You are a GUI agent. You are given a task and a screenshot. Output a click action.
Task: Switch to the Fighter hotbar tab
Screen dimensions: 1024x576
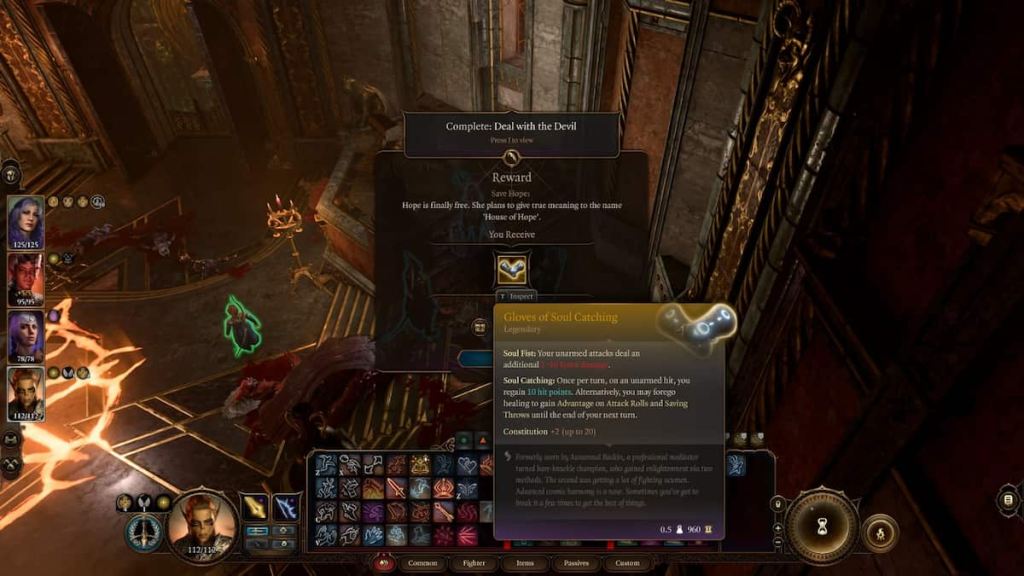point(474,563)
